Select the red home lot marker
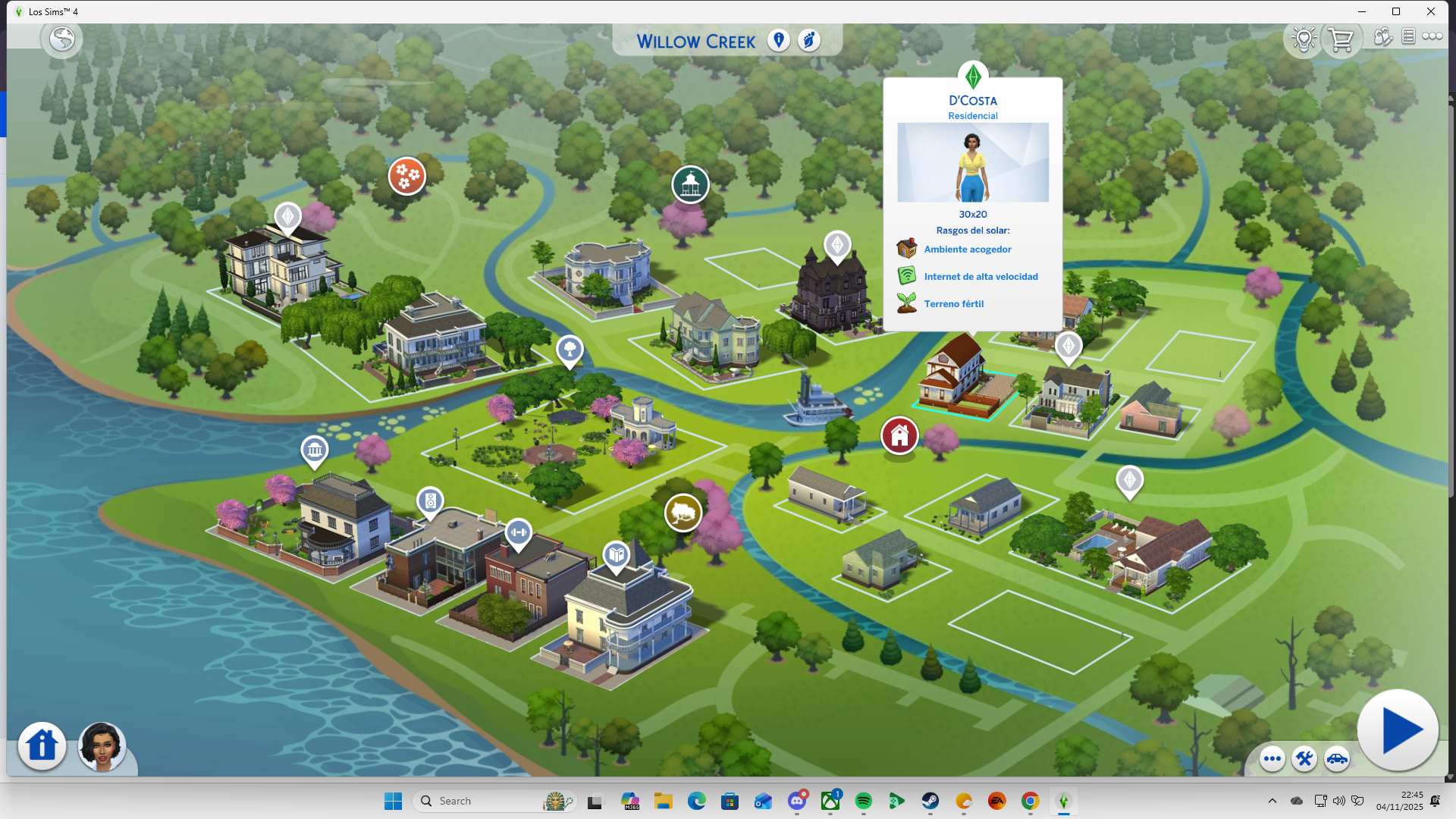 pyautogui.click(x=899, y=436)
